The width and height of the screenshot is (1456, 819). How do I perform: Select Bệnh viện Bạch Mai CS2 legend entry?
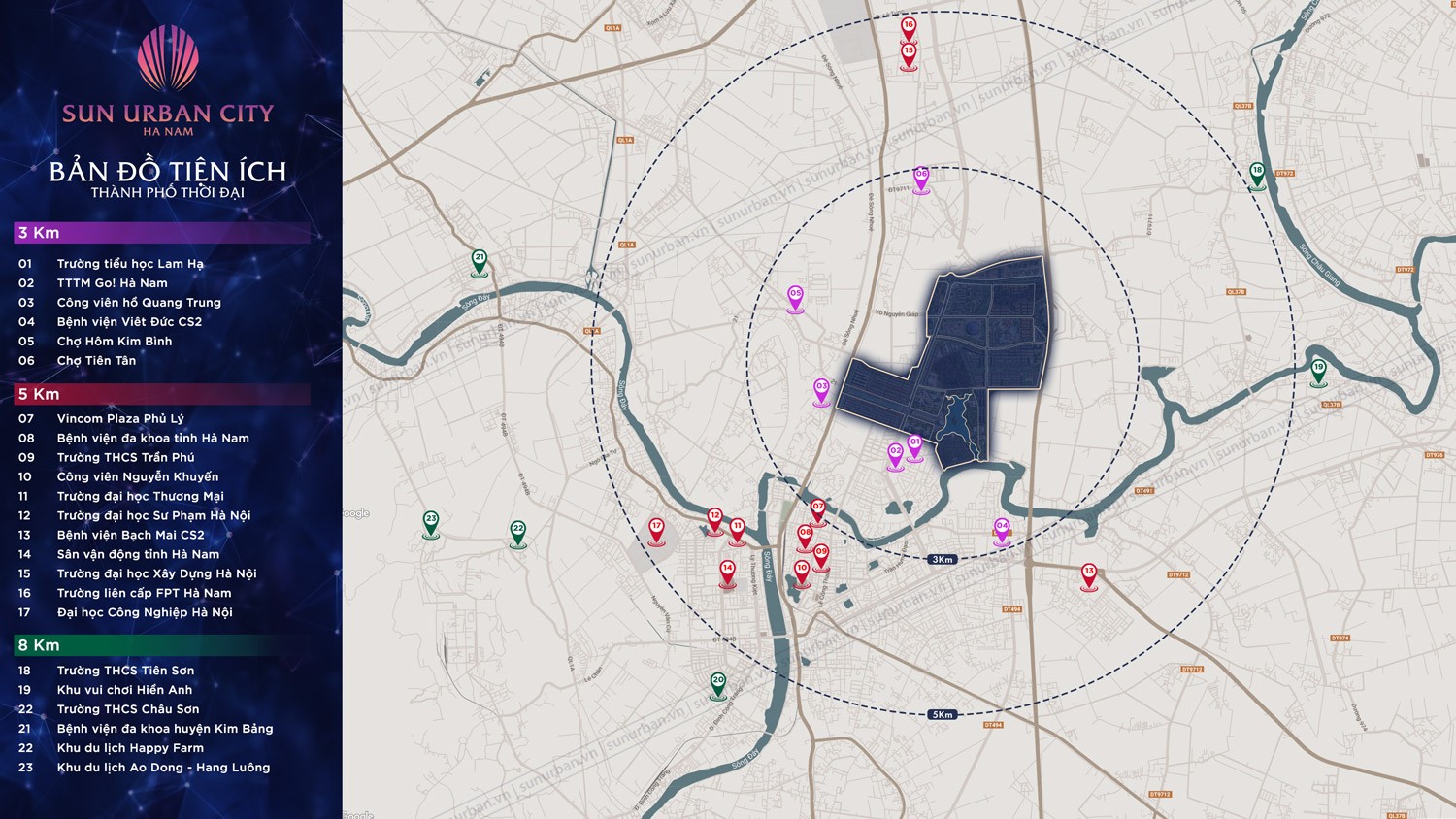pos(130,536)
